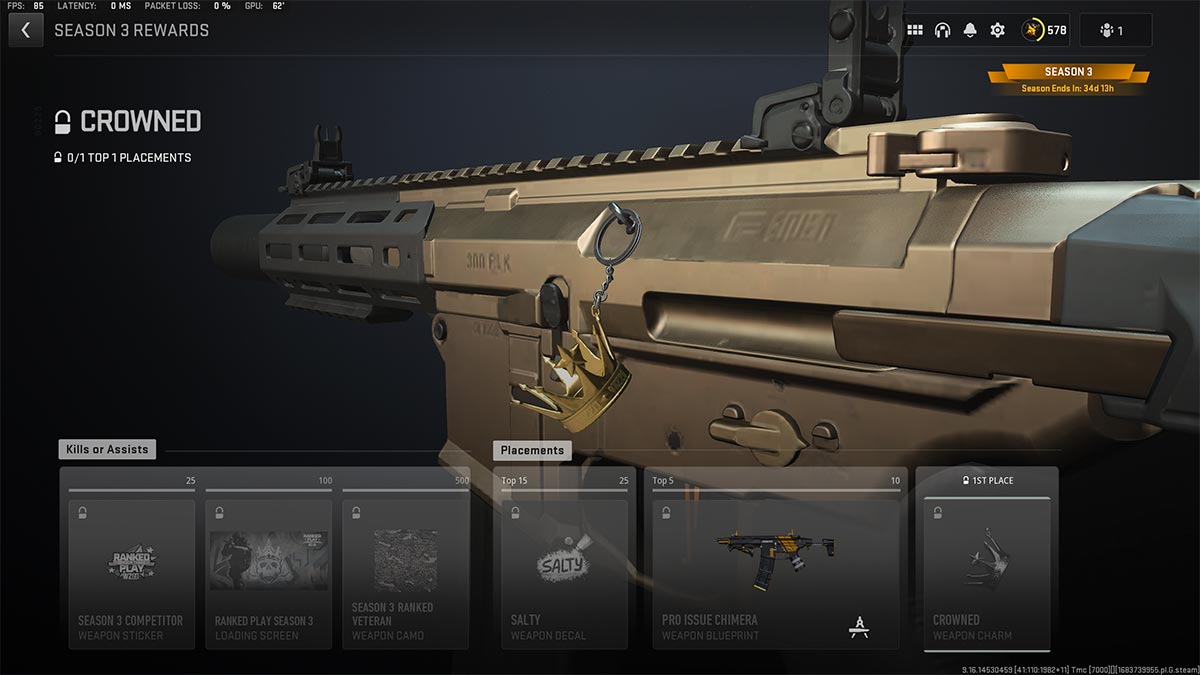Select the Ranked Play Season 3 loading screen
Screen dimensions: 1200x675
point(268,573)
